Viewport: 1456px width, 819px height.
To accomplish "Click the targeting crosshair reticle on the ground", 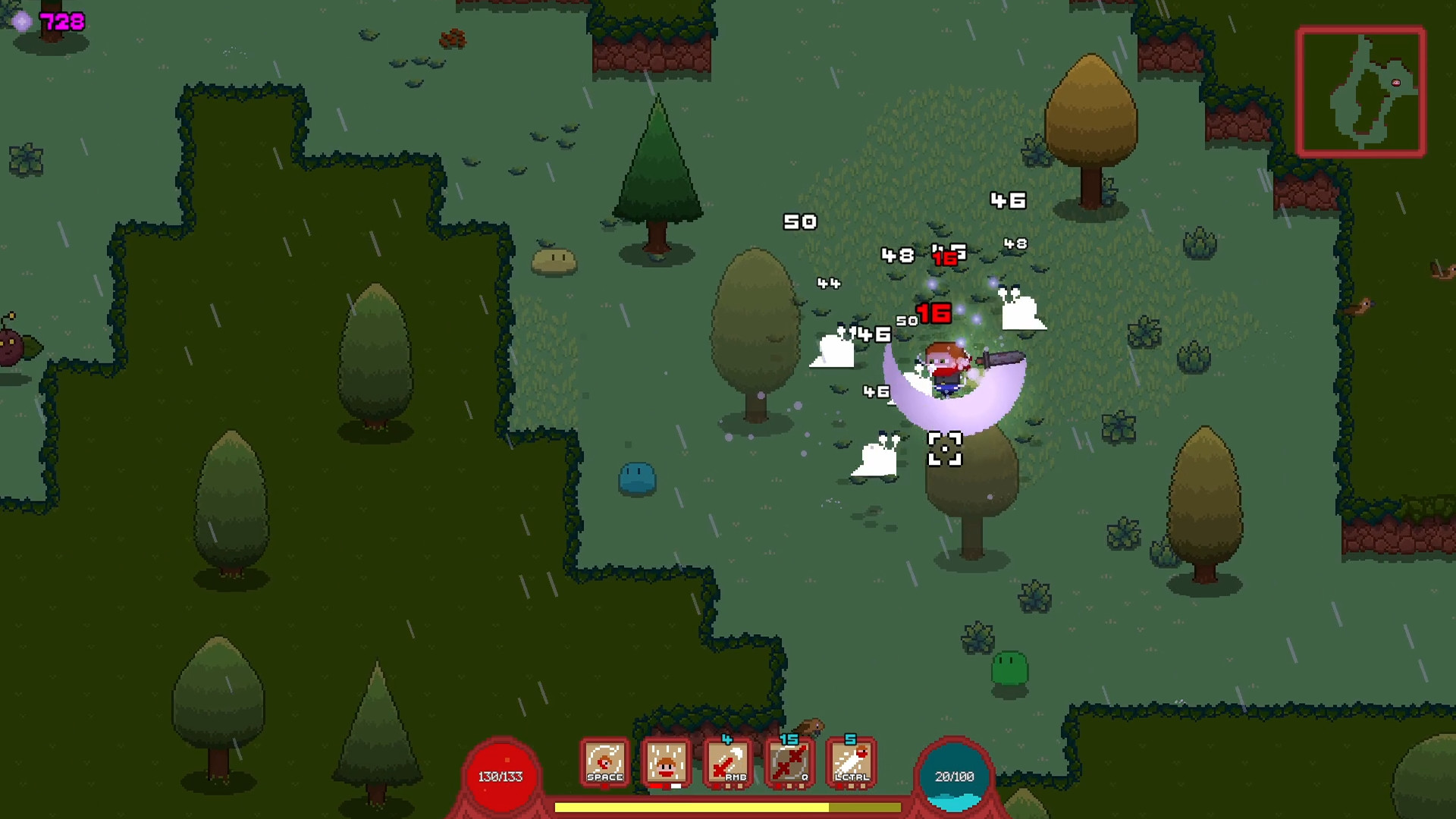I will (944, 450).
